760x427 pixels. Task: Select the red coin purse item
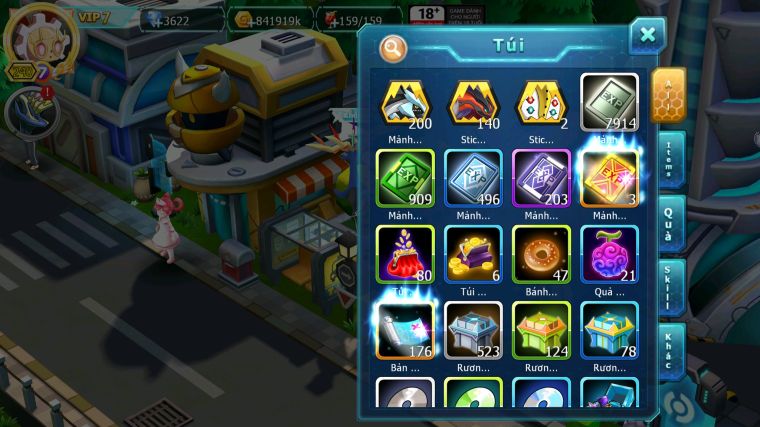tap(405, 253)
